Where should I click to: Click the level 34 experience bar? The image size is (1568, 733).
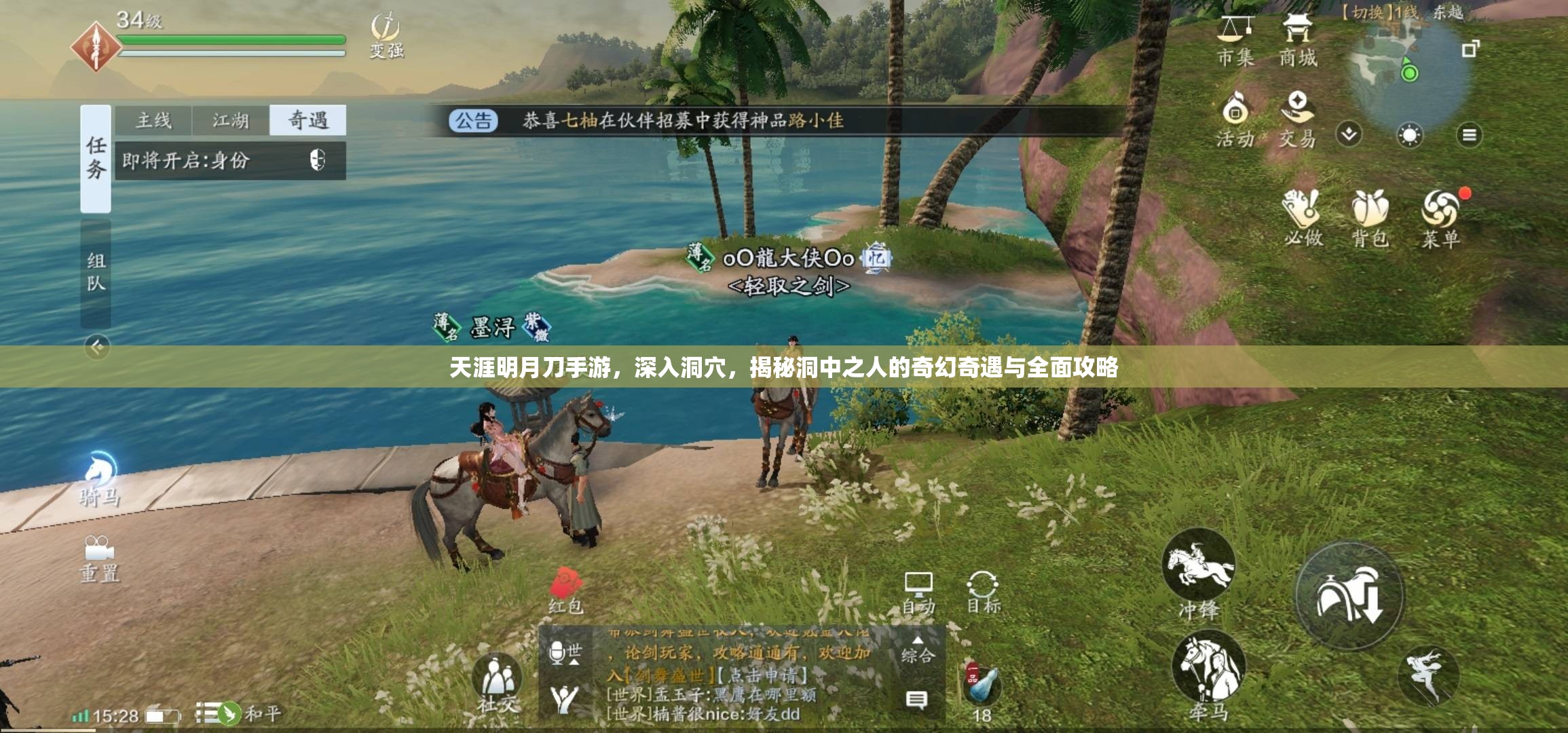point(231,39)
